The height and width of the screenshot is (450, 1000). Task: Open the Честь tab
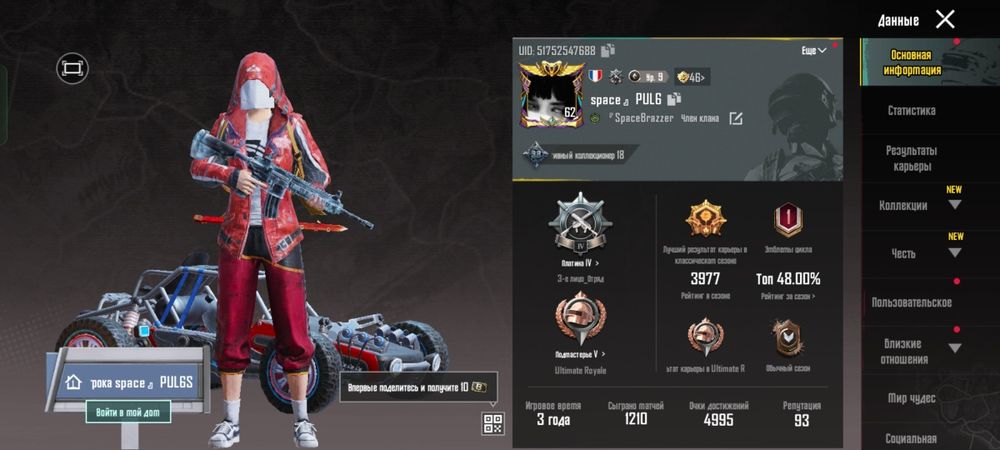pos(911,254)
